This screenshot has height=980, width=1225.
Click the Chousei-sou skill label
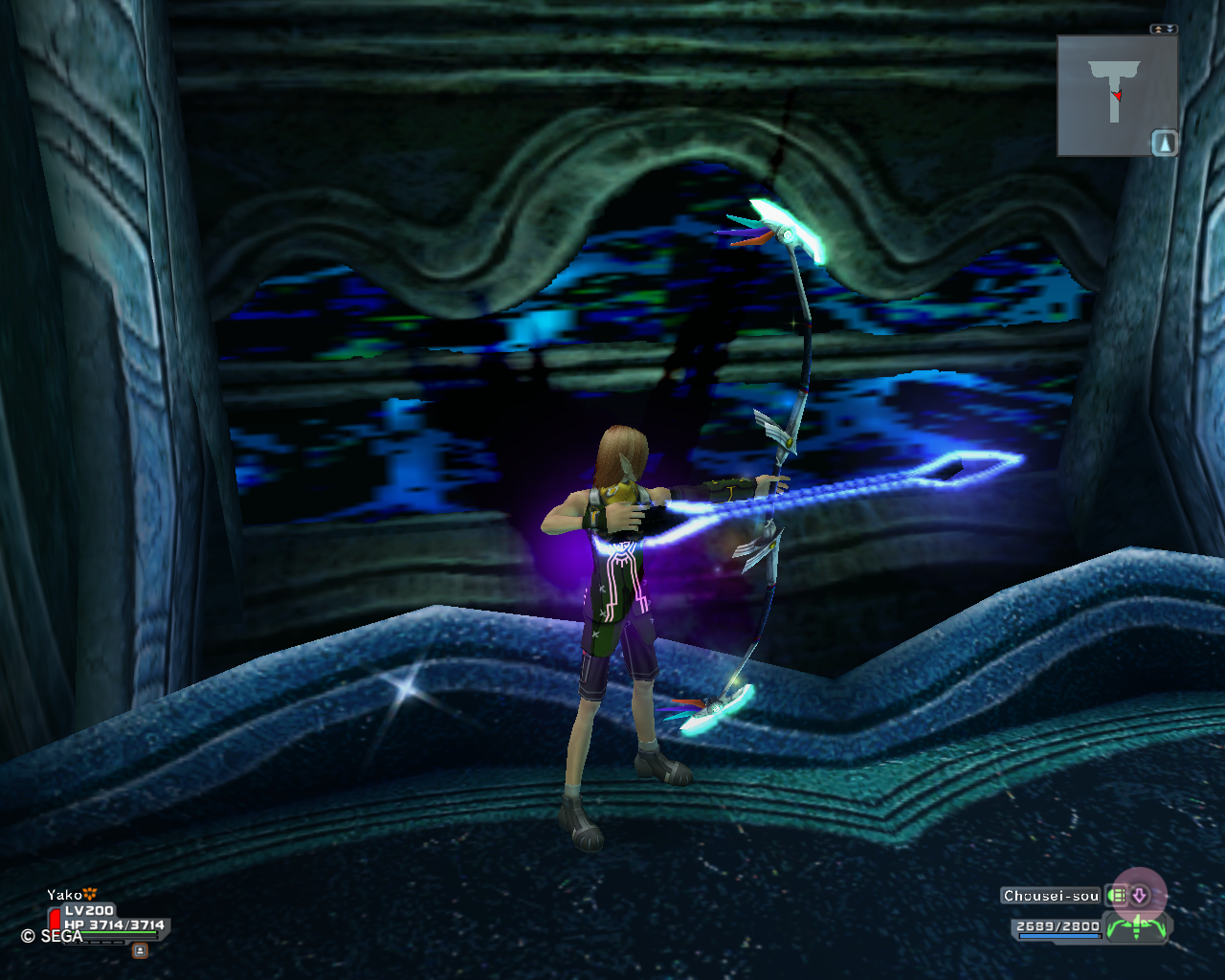click(1051, 896)
